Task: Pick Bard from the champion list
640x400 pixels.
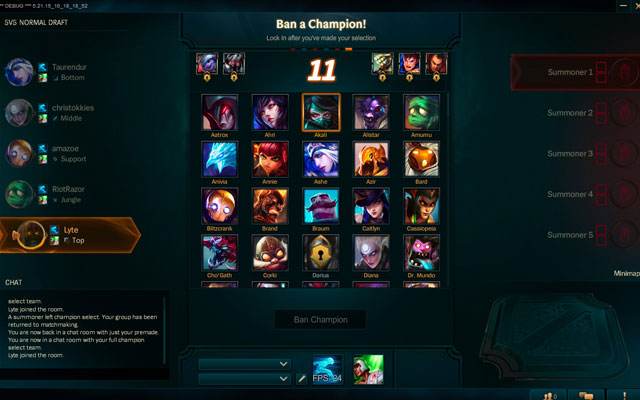Action: tap(421, 158)
